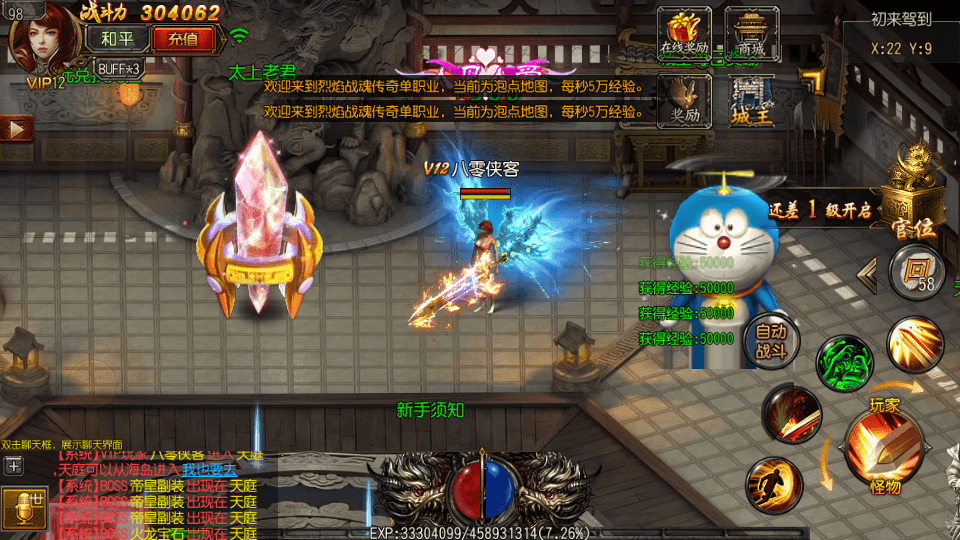The height and width of the screenshot is (540, 960).
Task: Cast the flaming blade skill
Action: pyautogui.click(x=793, y=415)
